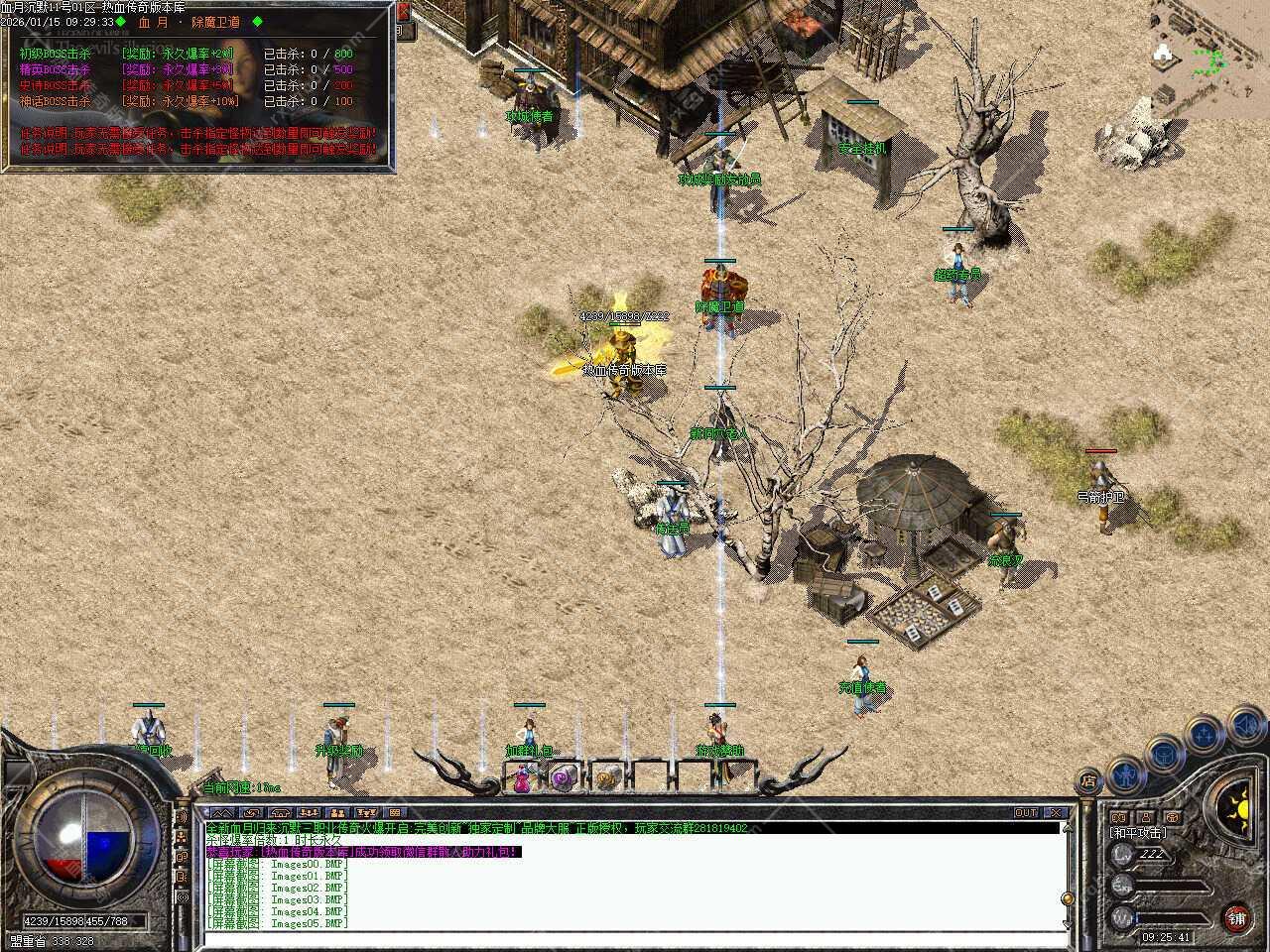Open the red 铺 stall button
Viewport: 1270px width, 952px height.
(x=1236, y=918)
